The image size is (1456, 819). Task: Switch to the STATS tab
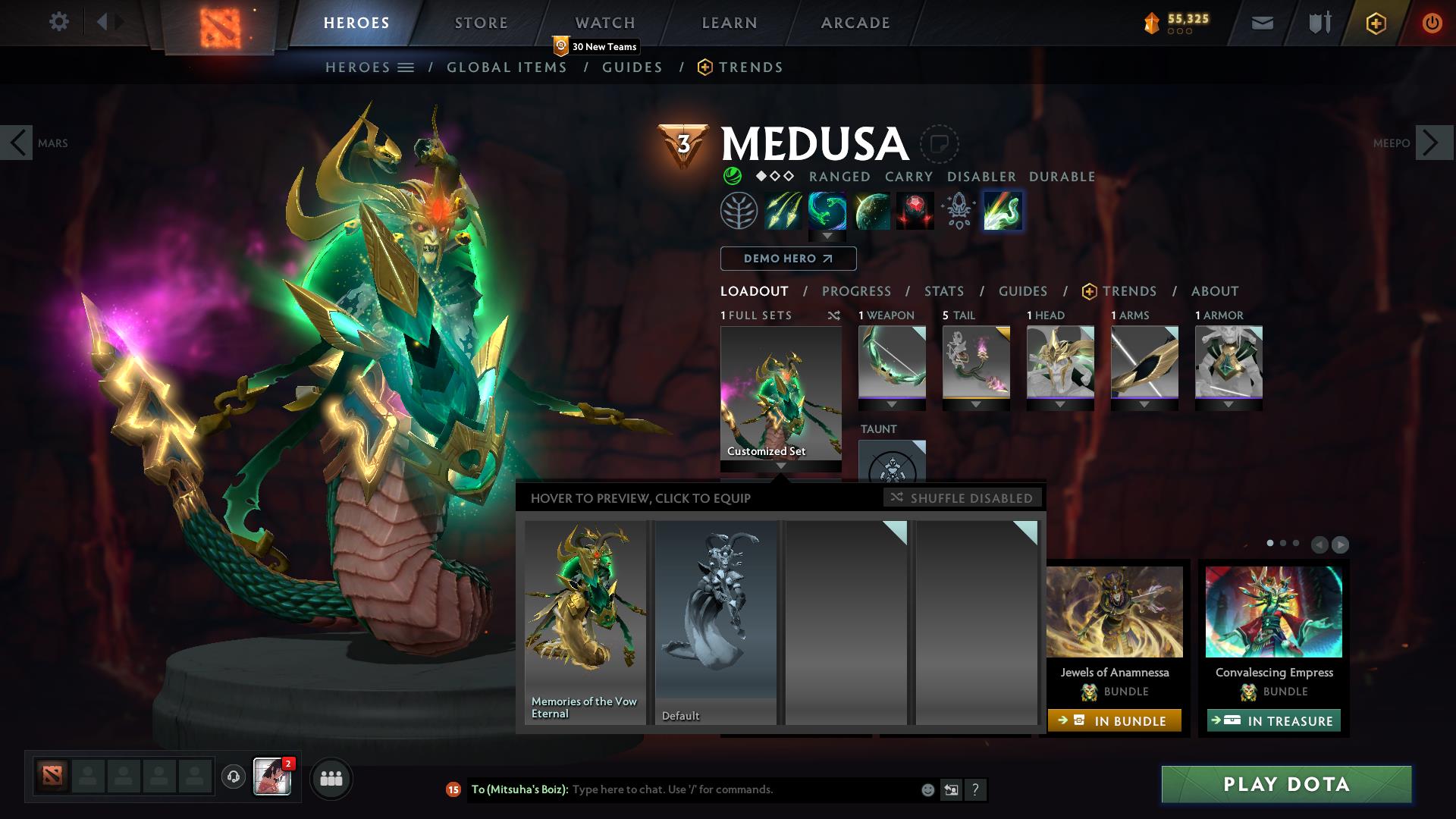point(943,291)
